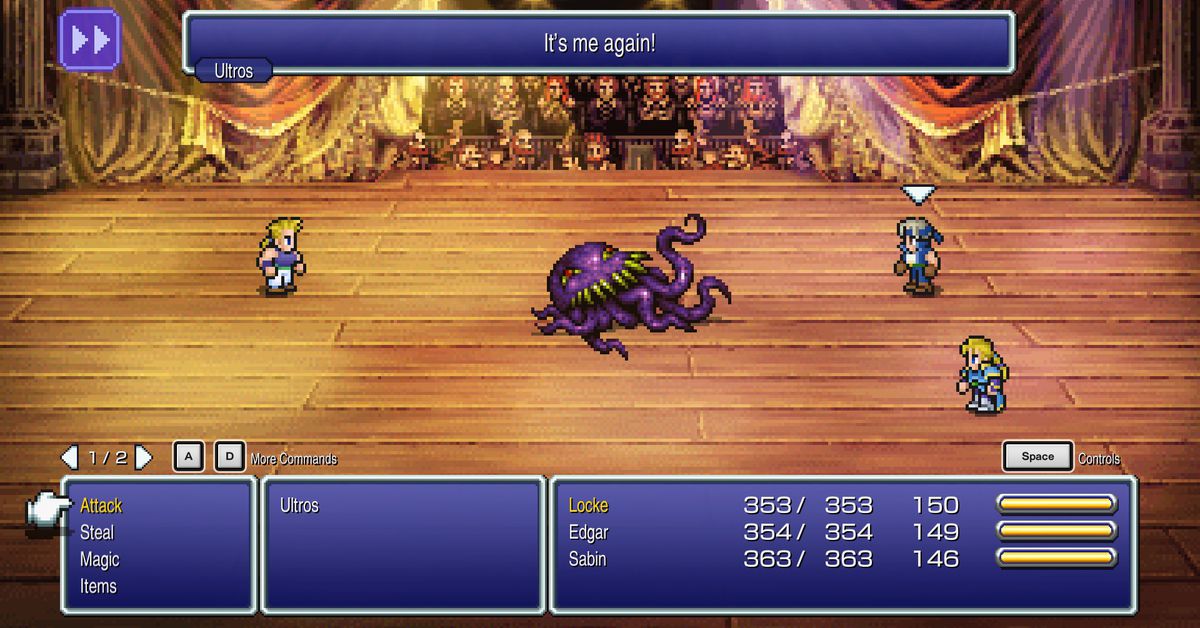This screenshot has width=1200, height=628.
Task: Select Edgar in the party list
Action: pyautogui.click(x=588, y=532)
